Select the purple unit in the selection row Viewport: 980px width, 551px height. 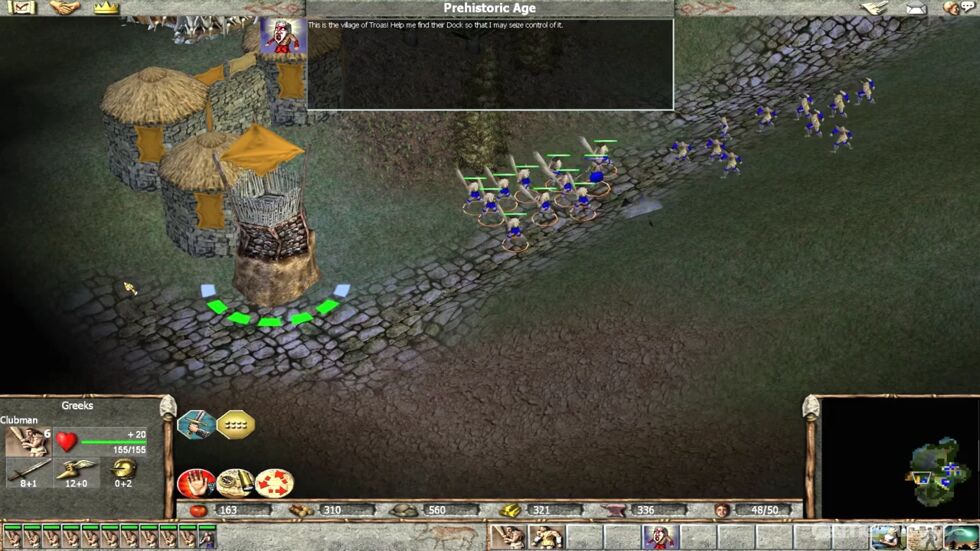click(x=206, y=539)
